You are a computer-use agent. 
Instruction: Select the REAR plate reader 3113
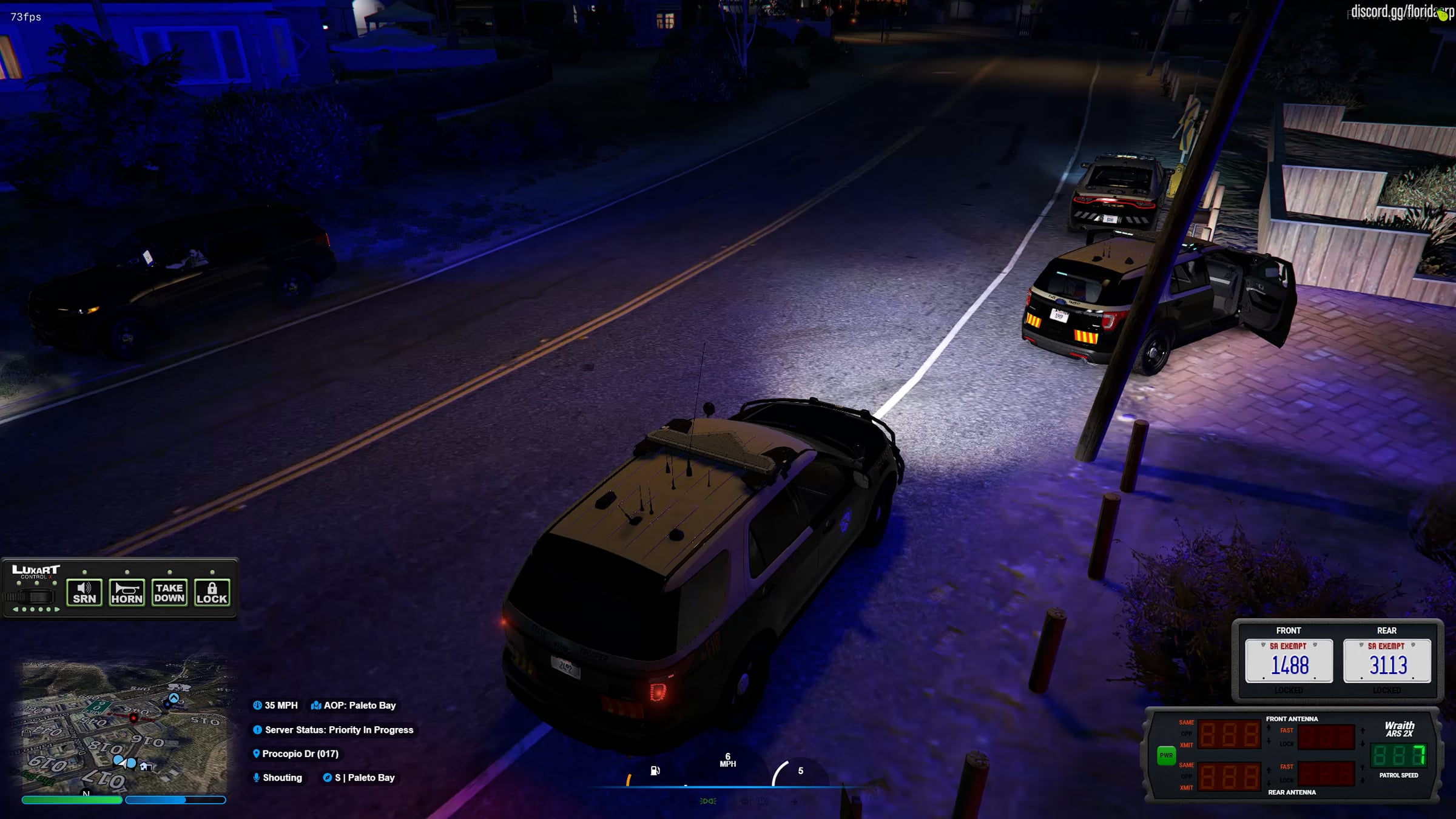[1387, 661]
